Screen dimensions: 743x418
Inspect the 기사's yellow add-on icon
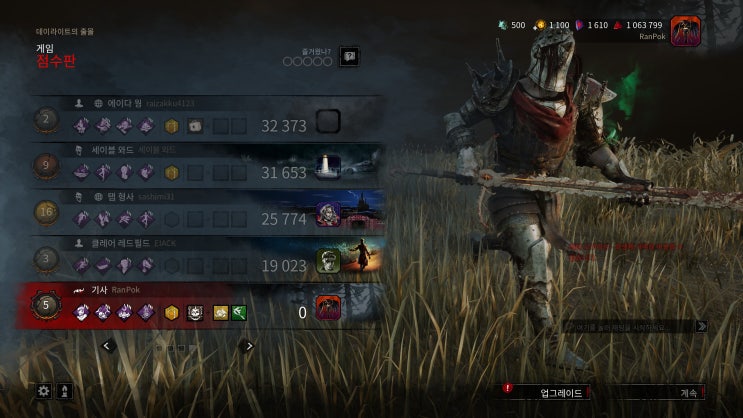point(220,313)
